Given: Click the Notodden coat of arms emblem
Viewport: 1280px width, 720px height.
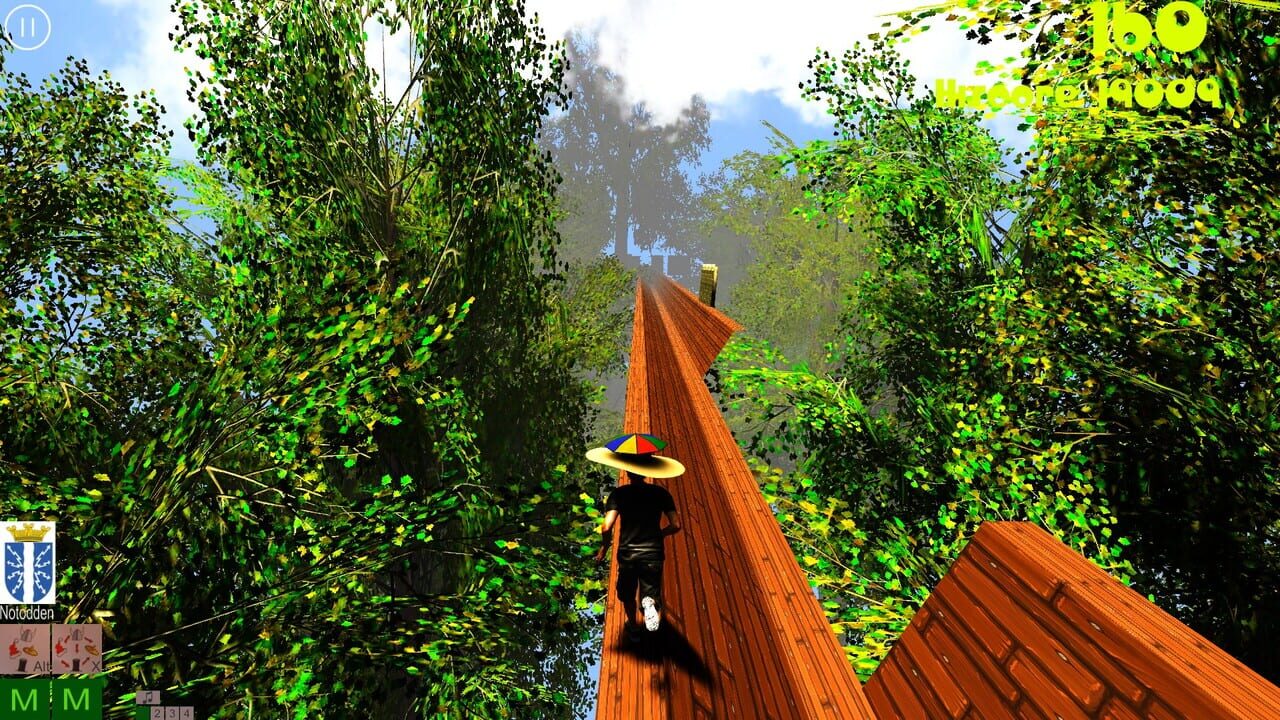Looking at the screenshot, I should pyautogui.click(x=30, y=565).
